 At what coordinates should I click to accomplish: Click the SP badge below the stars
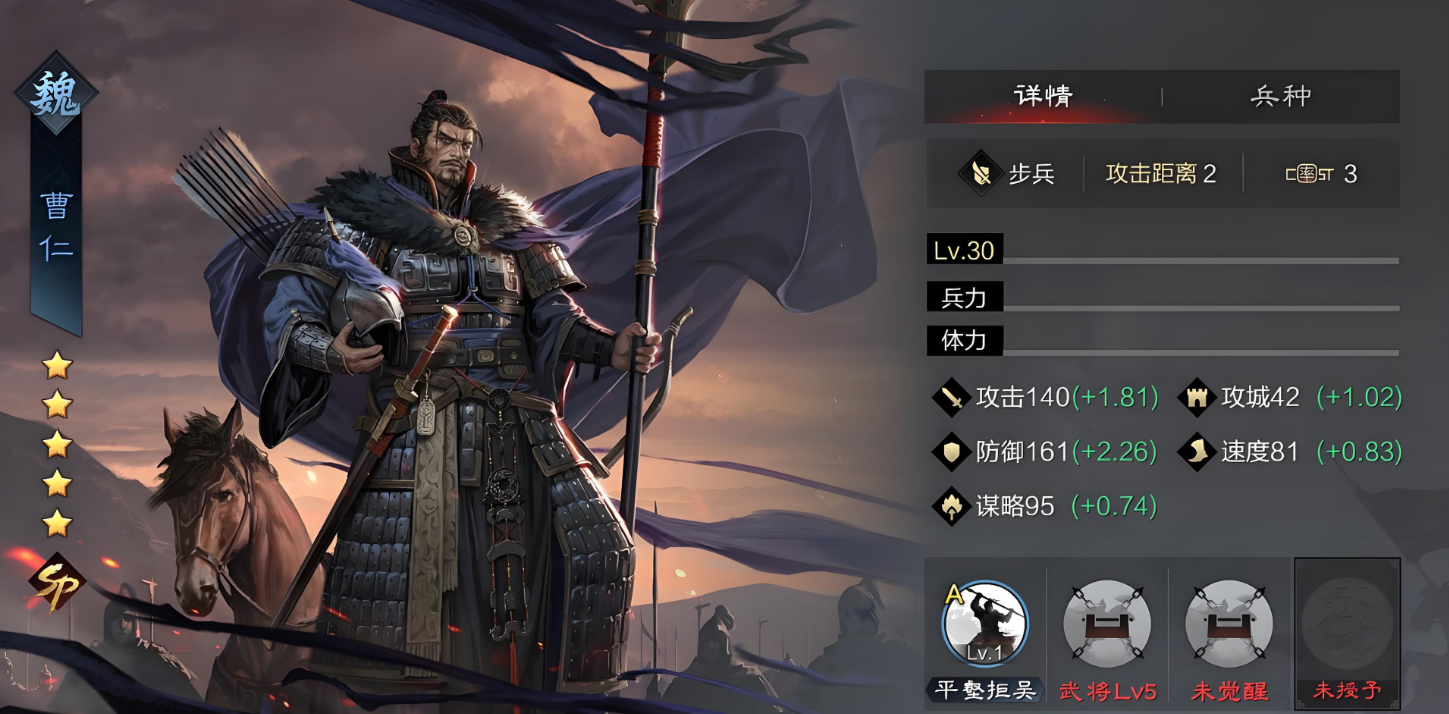[x=57, y=584]
